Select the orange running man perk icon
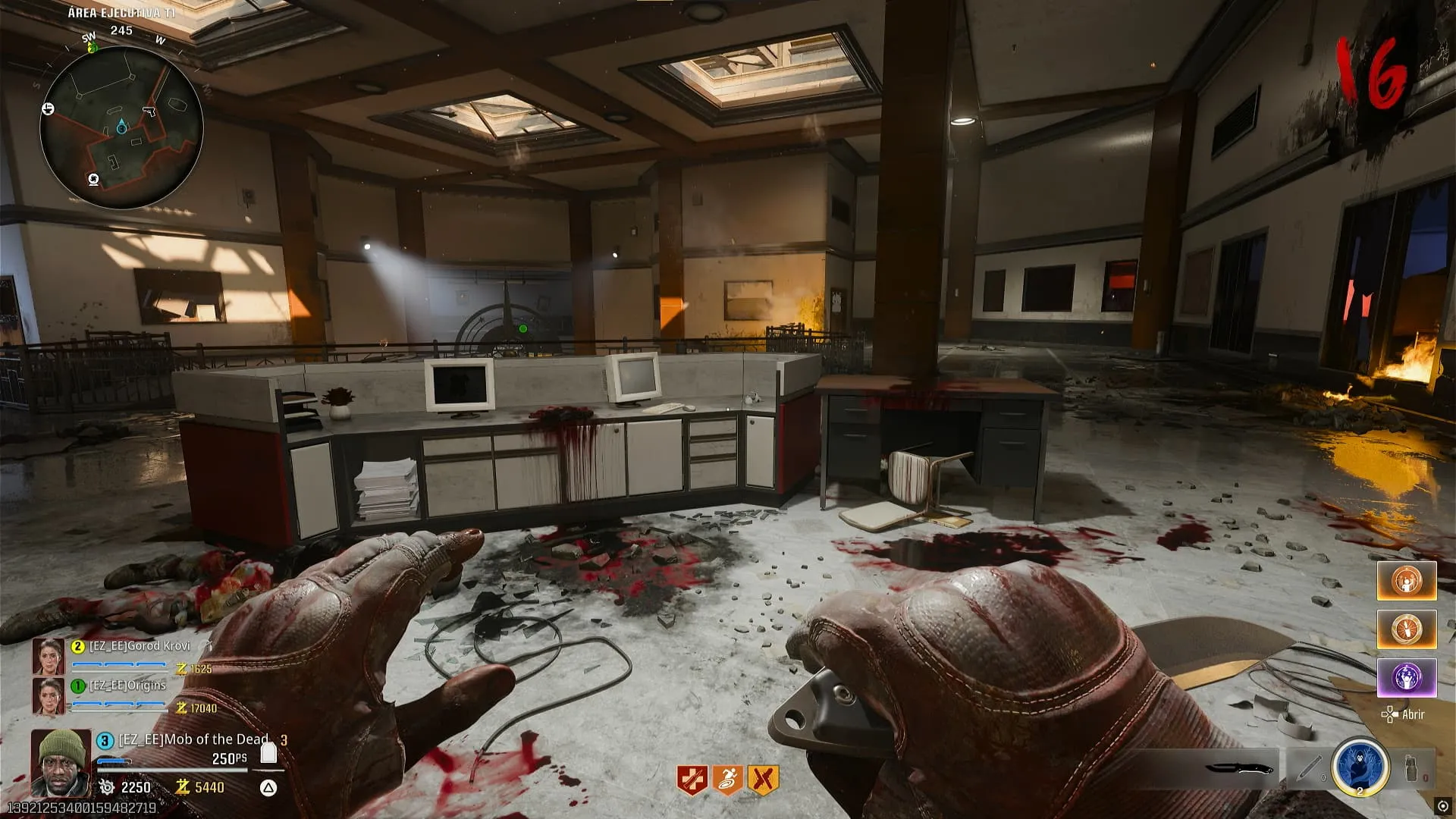This screenshot has height=819, width=1456. pos(727,780)
